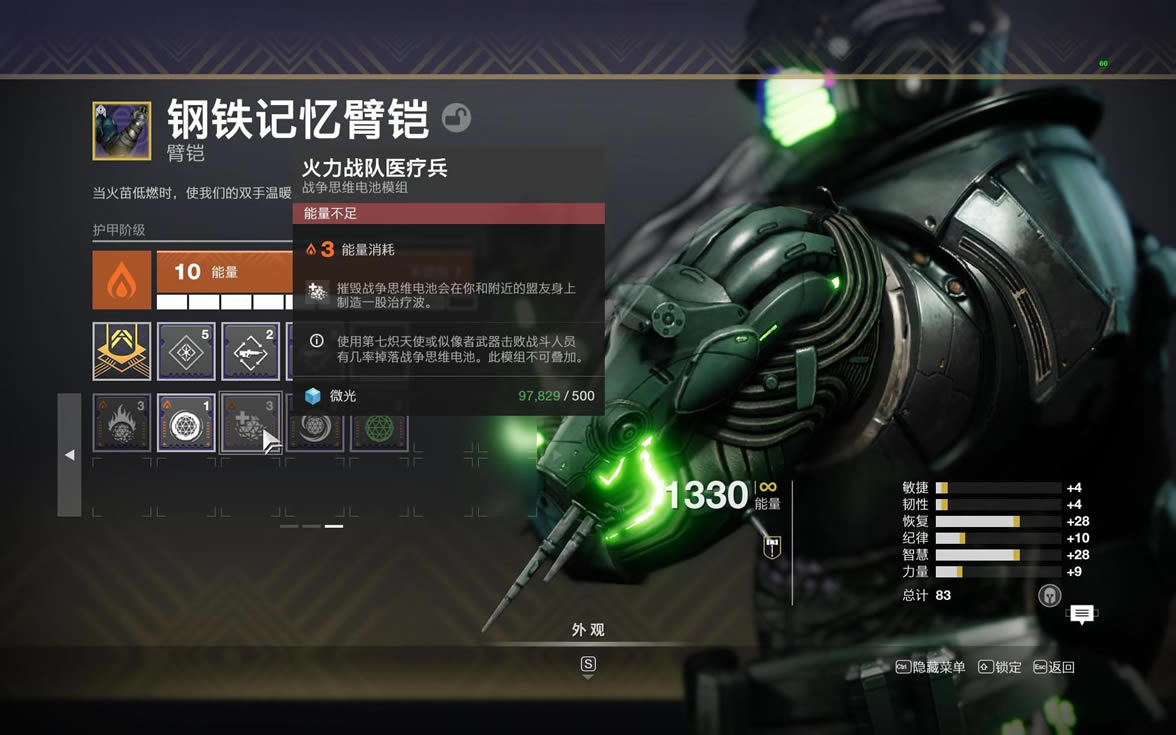Go to the previous mod page arrow

click(x=69, y=455)
